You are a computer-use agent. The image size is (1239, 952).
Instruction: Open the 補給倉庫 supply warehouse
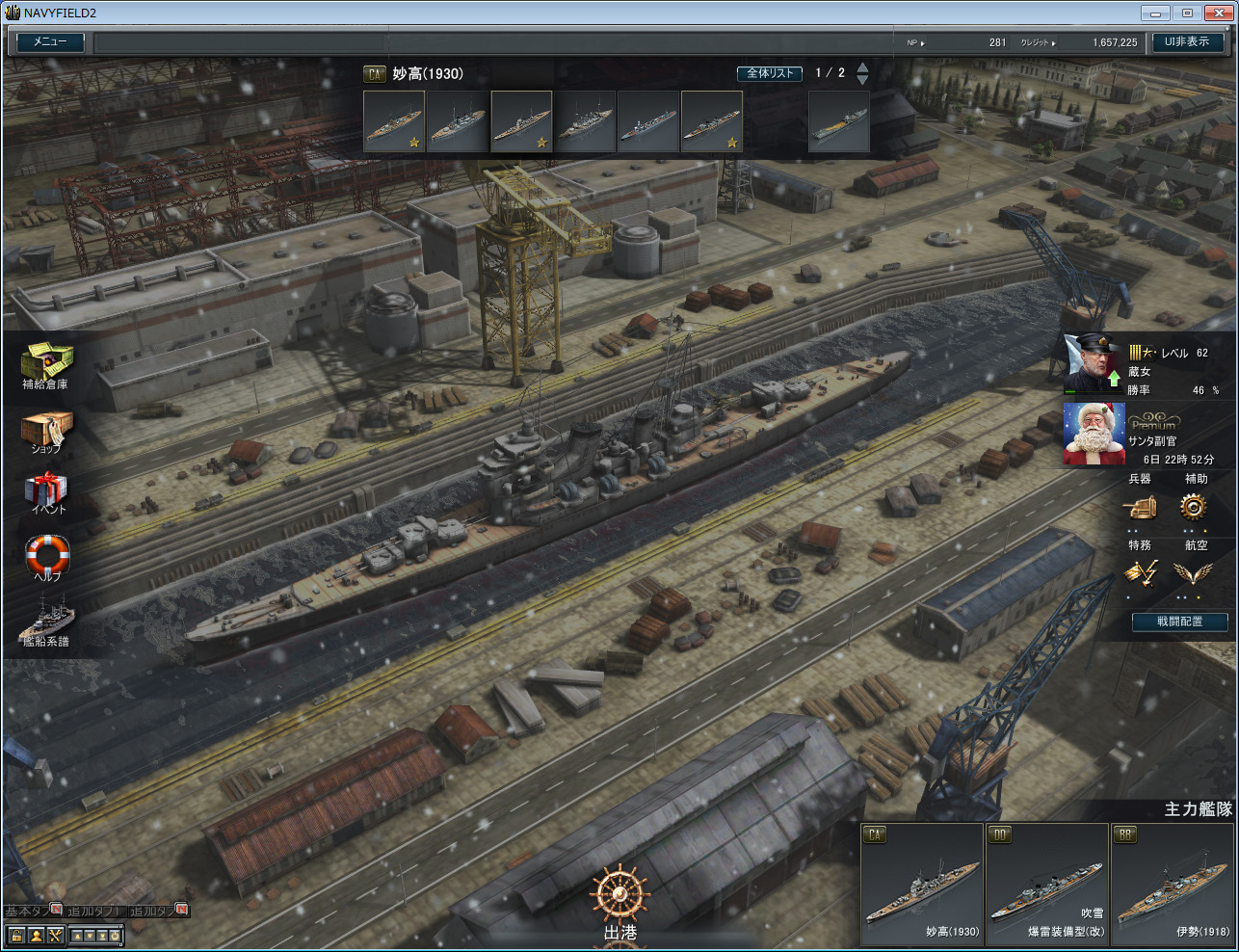click(45, 362)
